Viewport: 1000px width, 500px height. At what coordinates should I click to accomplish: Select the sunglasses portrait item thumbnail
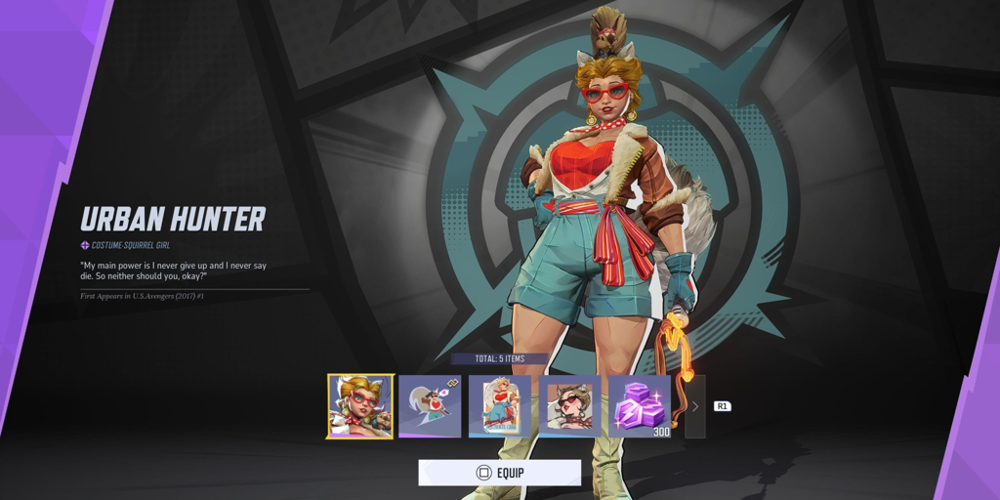[570, 406]
